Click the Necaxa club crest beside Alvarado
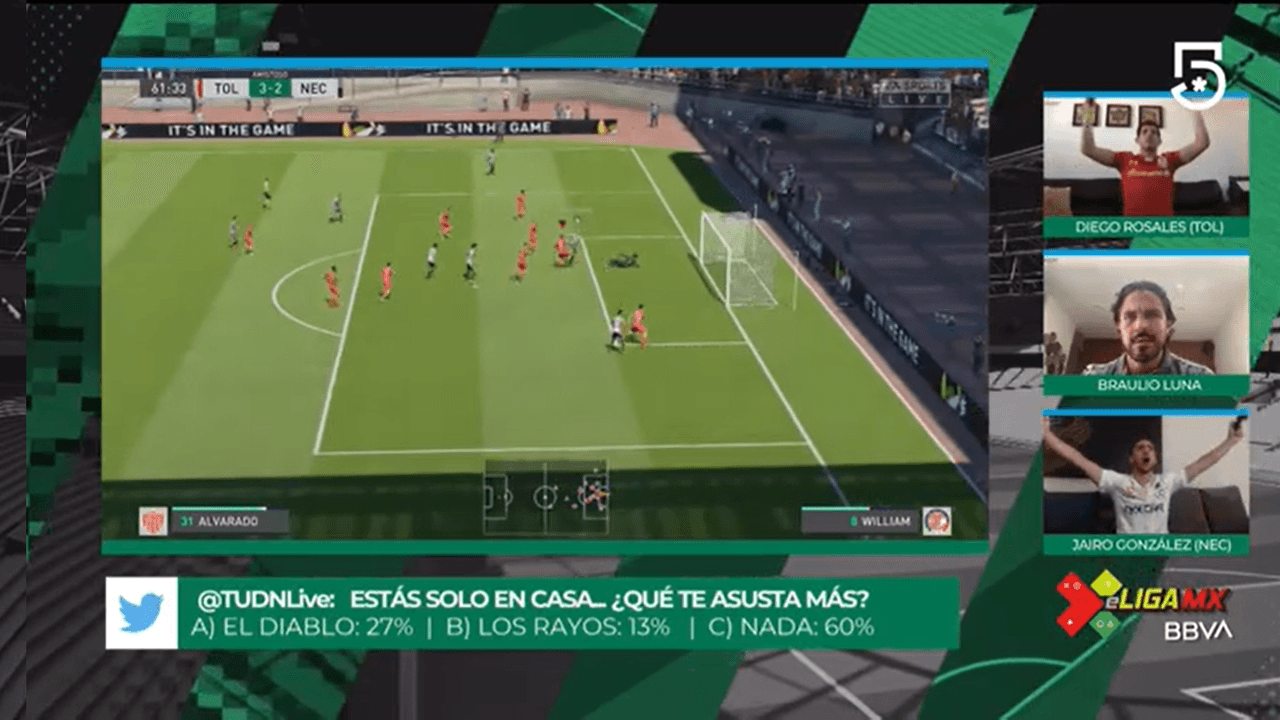This screenshot has height=720, width=1280. tap(152, 520)
